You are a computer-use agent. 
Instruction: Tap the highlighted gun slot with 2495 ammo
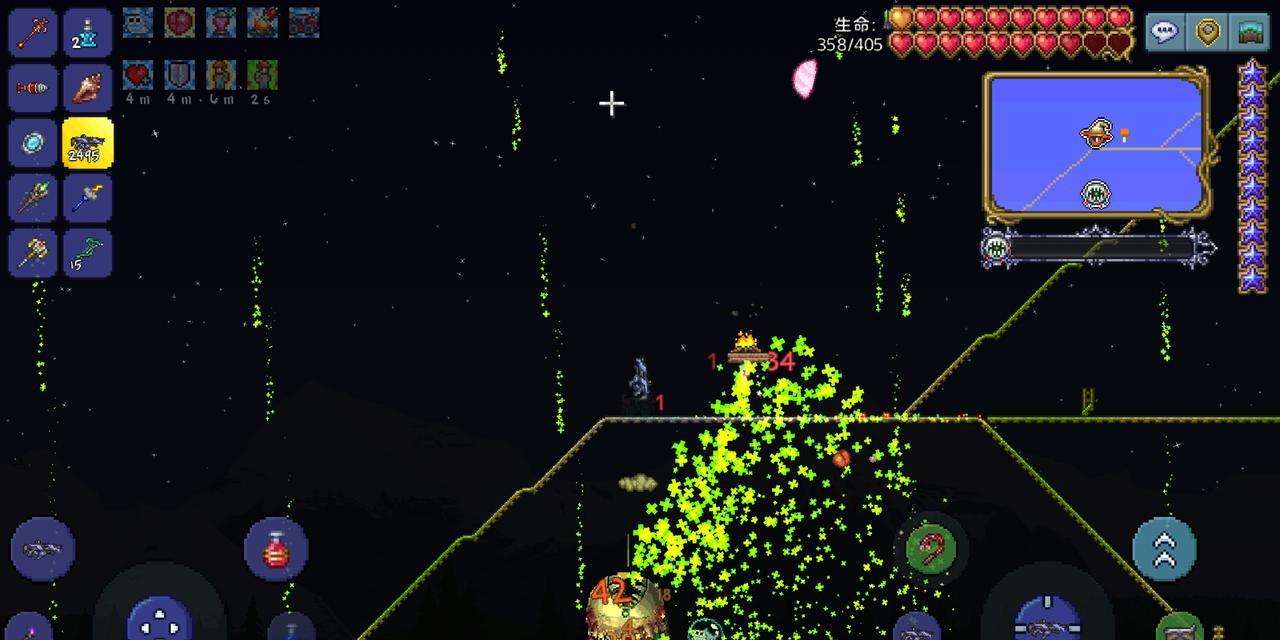88,144
